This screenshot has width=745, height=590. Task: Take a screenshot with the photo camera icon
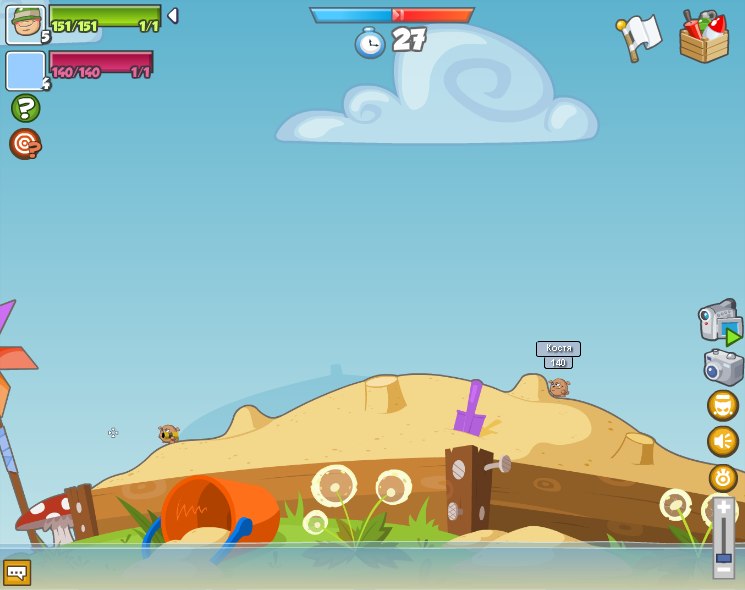[x=722, y=367]
